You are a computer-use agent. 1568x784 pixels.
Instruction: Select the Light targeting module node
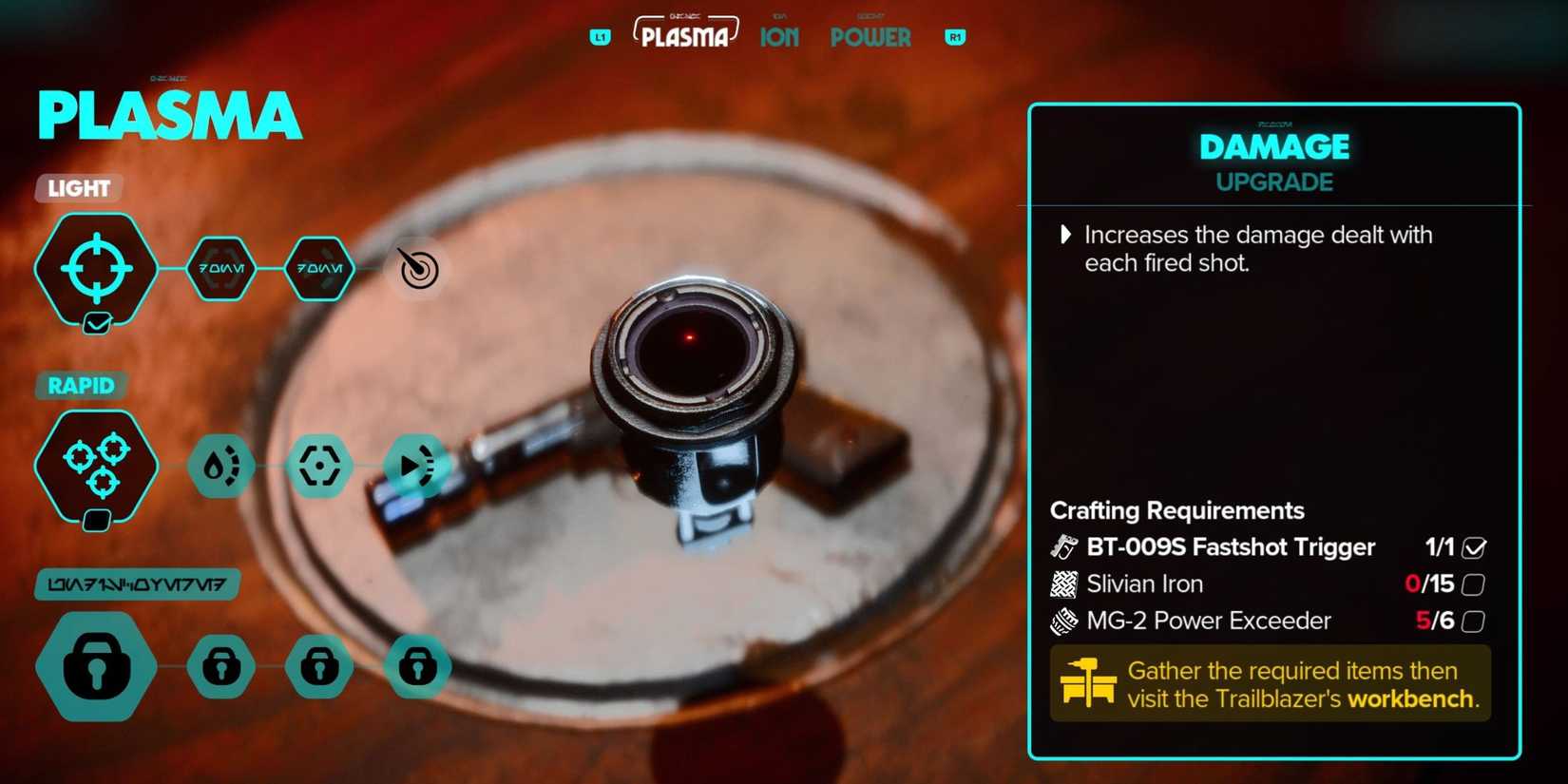[95, 268]
